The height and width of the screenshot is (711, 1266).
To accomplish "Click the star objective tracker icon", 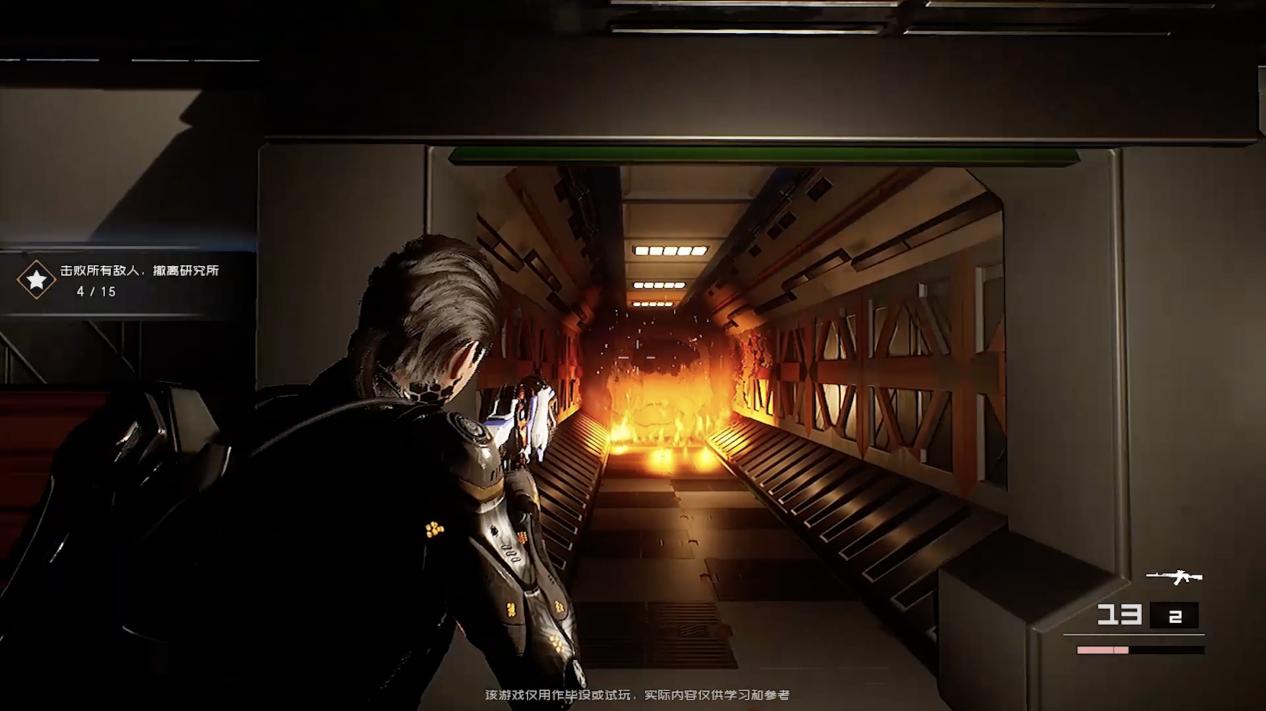I will click(37, 280).
